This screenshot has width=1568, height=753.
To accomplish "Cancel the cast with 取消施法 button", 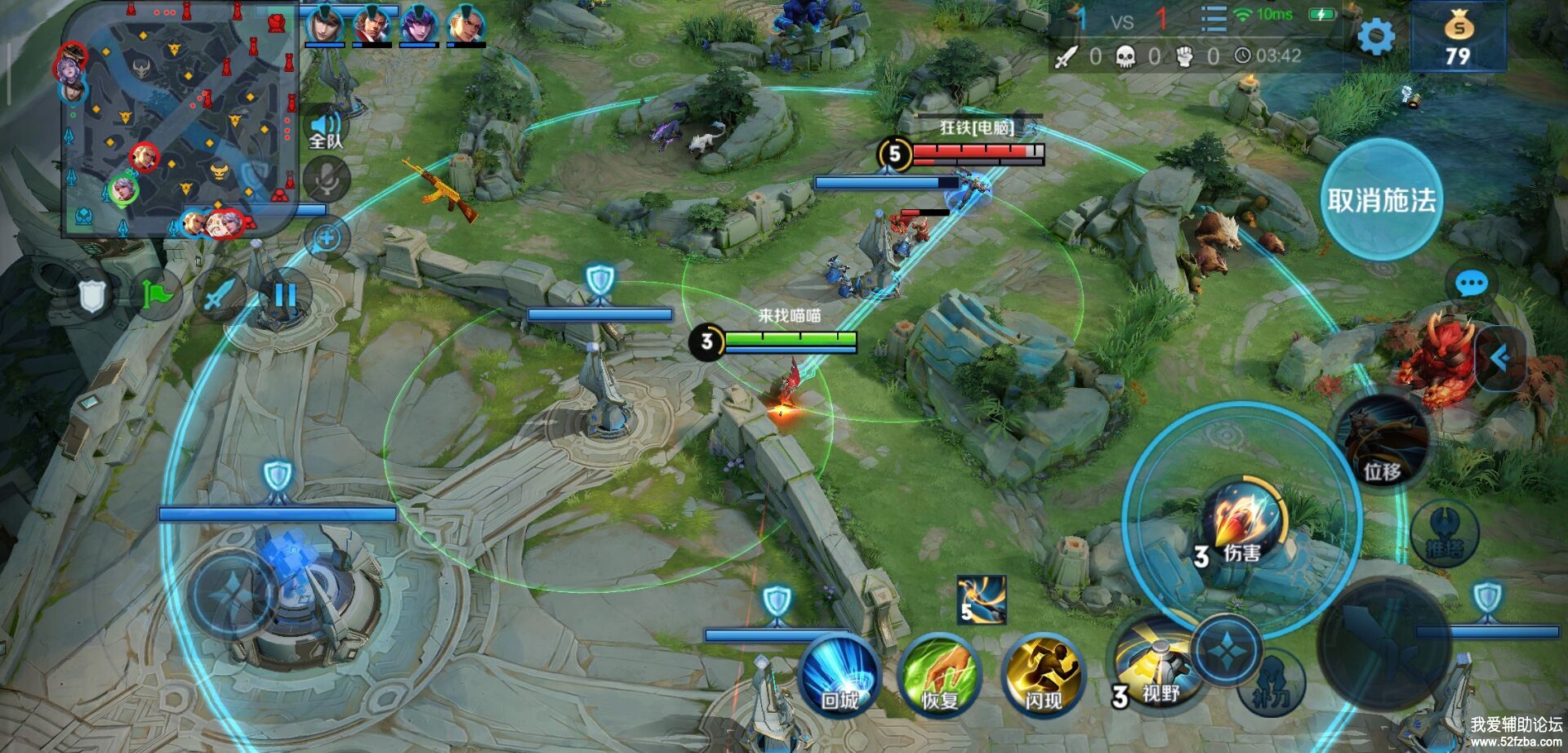I will [1381, 200].
